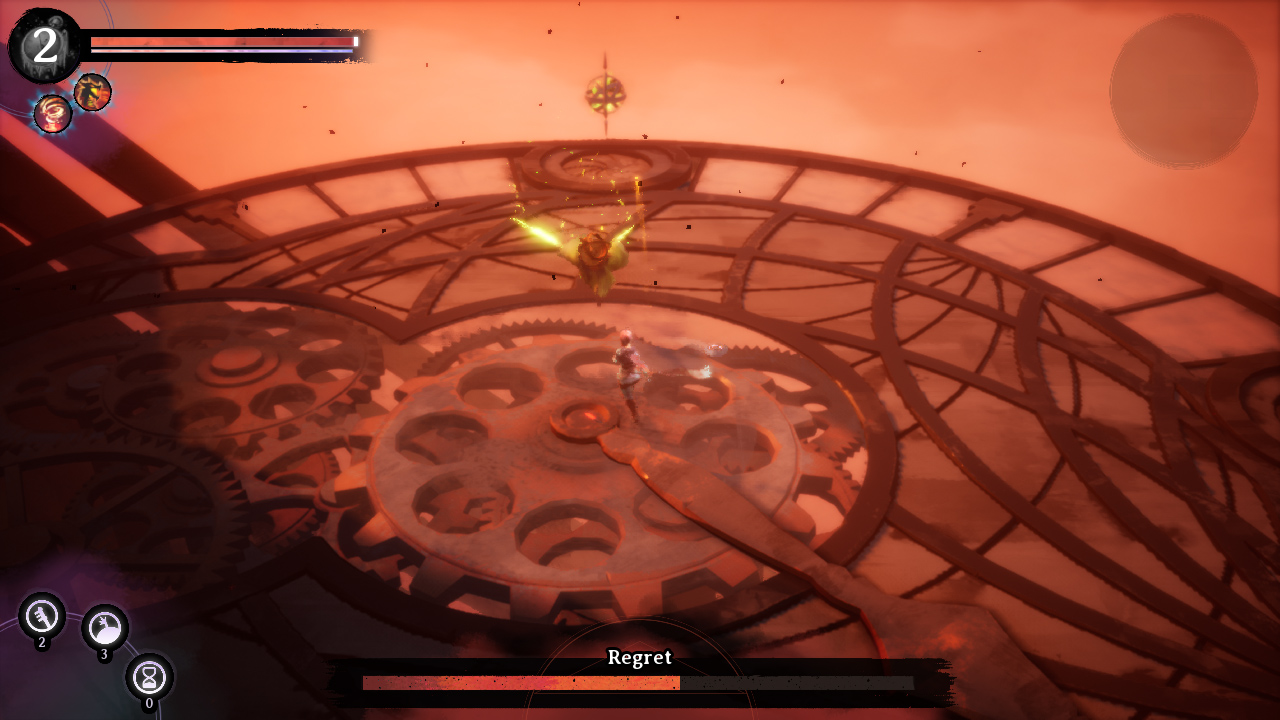Screen dimensions: 1280x720
Task: Inspect the flaming dragon buff icon
Action: pyautogui.click(x=92, y=92)
